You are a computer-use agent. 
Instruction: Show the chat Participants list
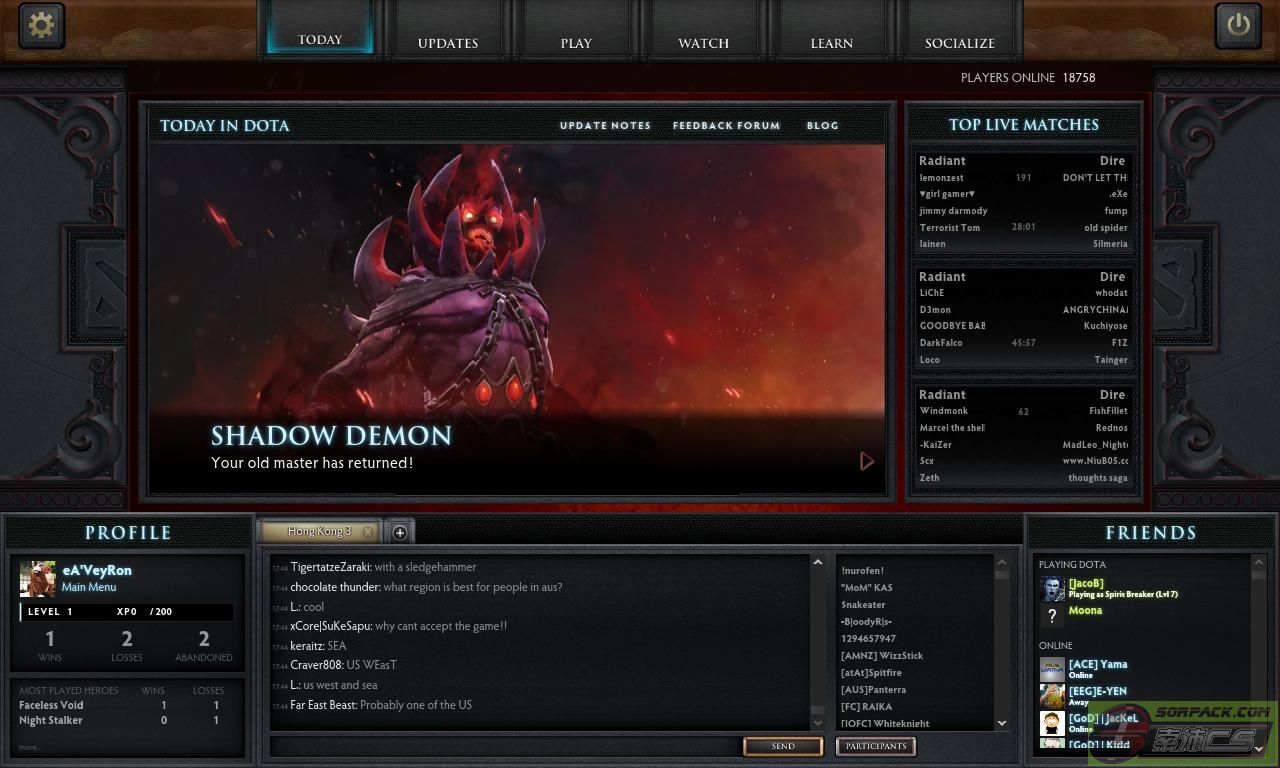(x=875, y=746)
